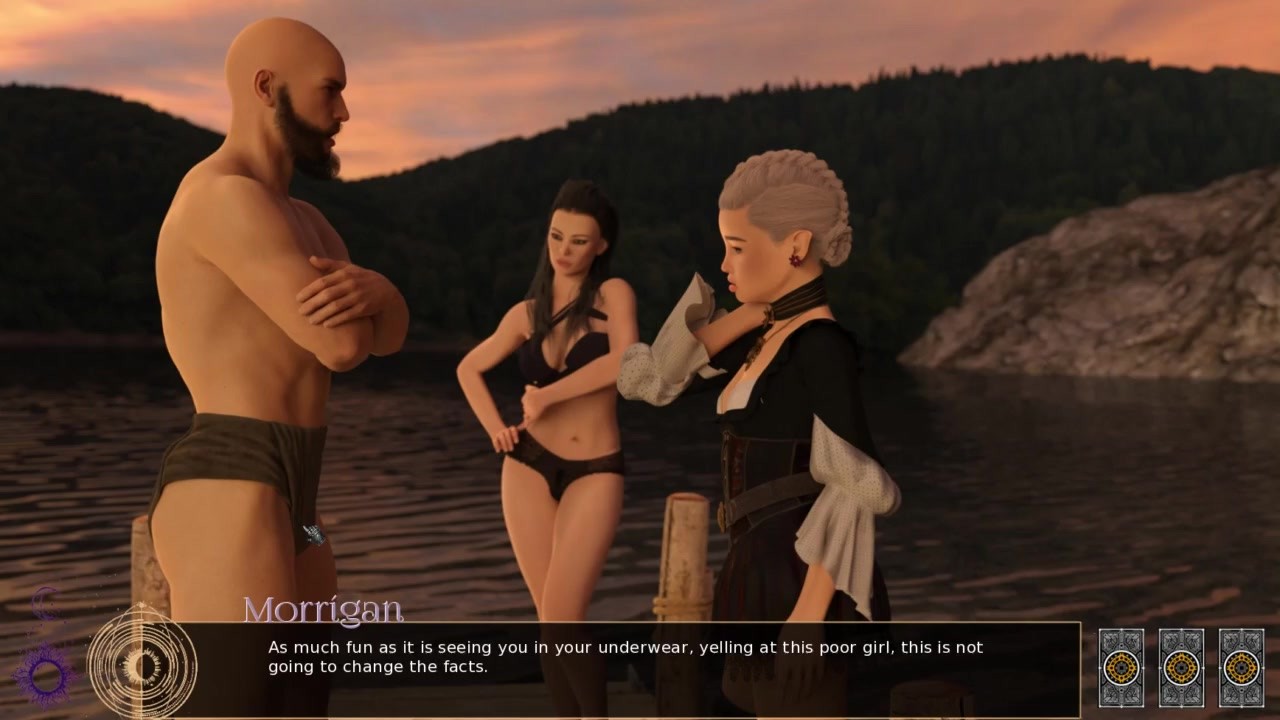Image resolution: width=1280 pixels, height=720 pixels.
Task: Open the golden concentric moon emblem
Action: pos(141,663)
